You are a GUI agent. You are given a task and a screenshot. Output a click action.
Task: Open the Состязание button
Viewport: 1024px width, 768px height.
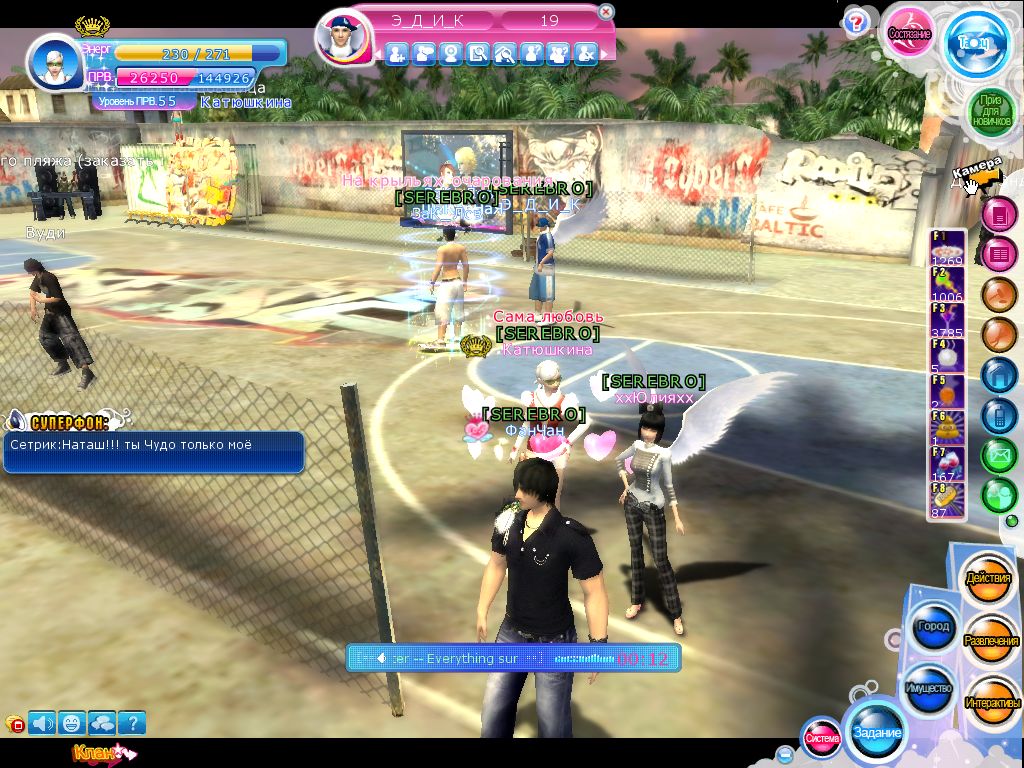(909, 33)
